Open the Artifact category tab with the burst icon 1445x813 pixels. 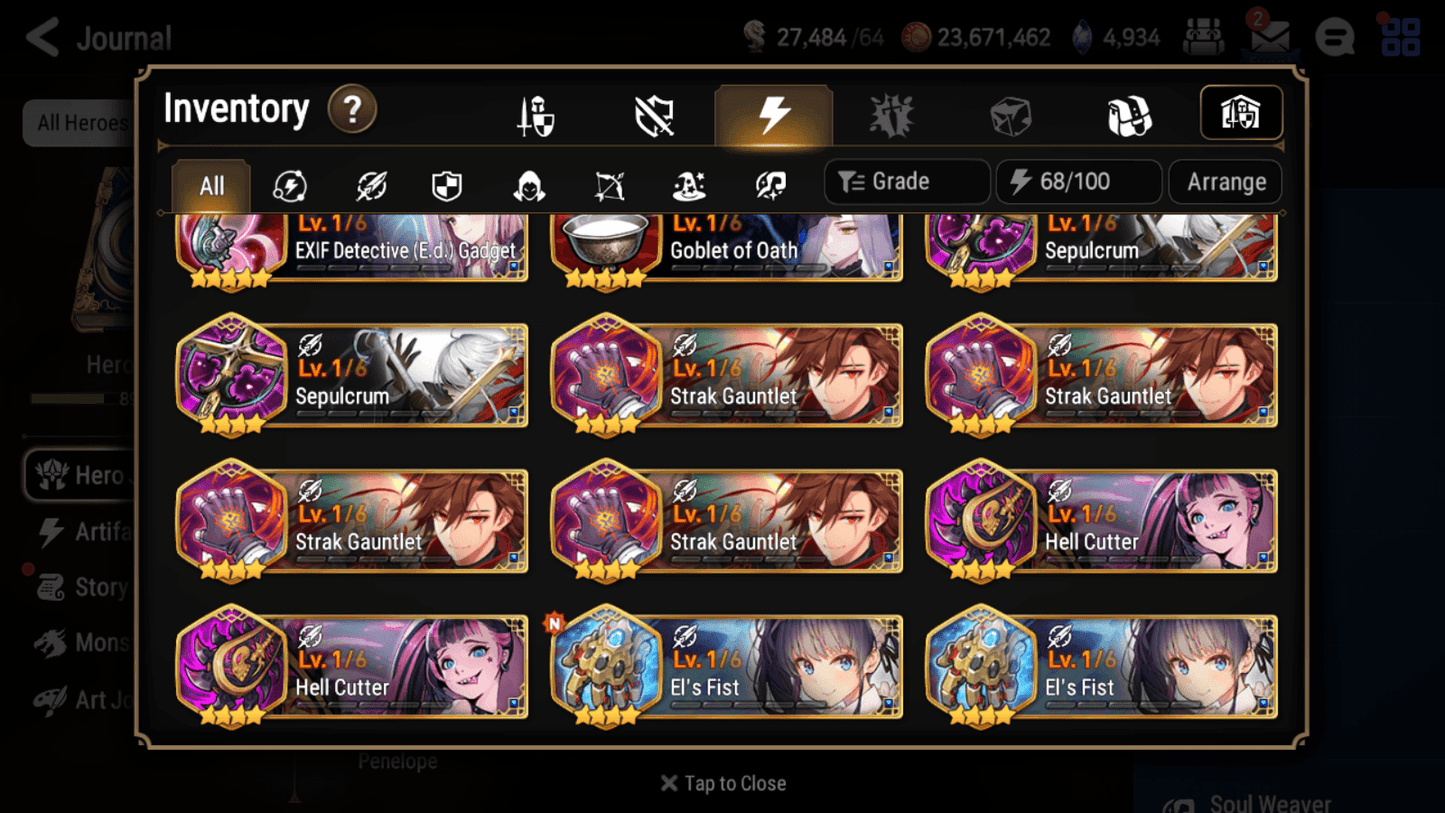coord(893,114)
